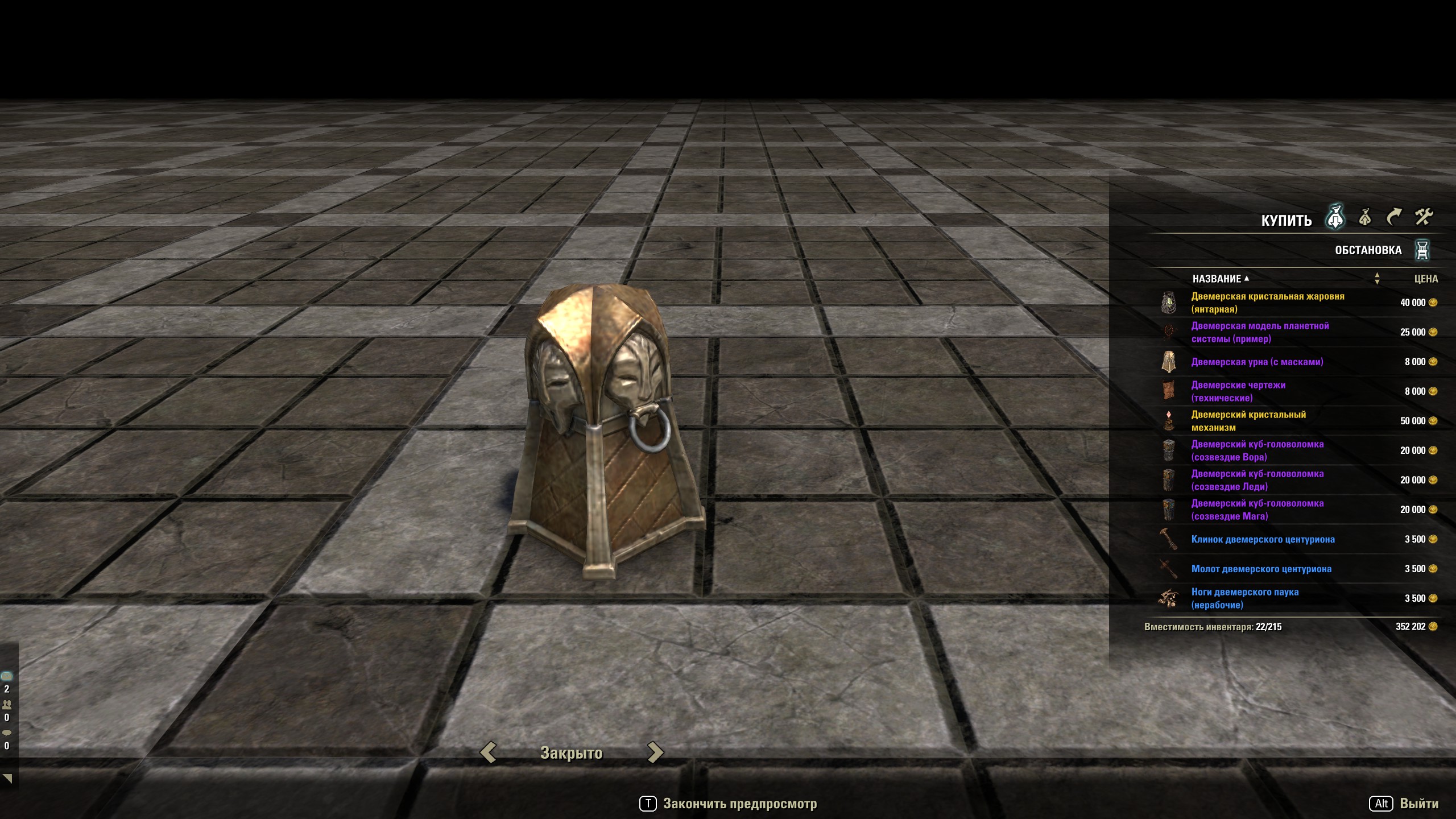This screenshot has height=819, width=1456.
Task: Sort the list by Название column
Action: click(x=1217, y=279)
